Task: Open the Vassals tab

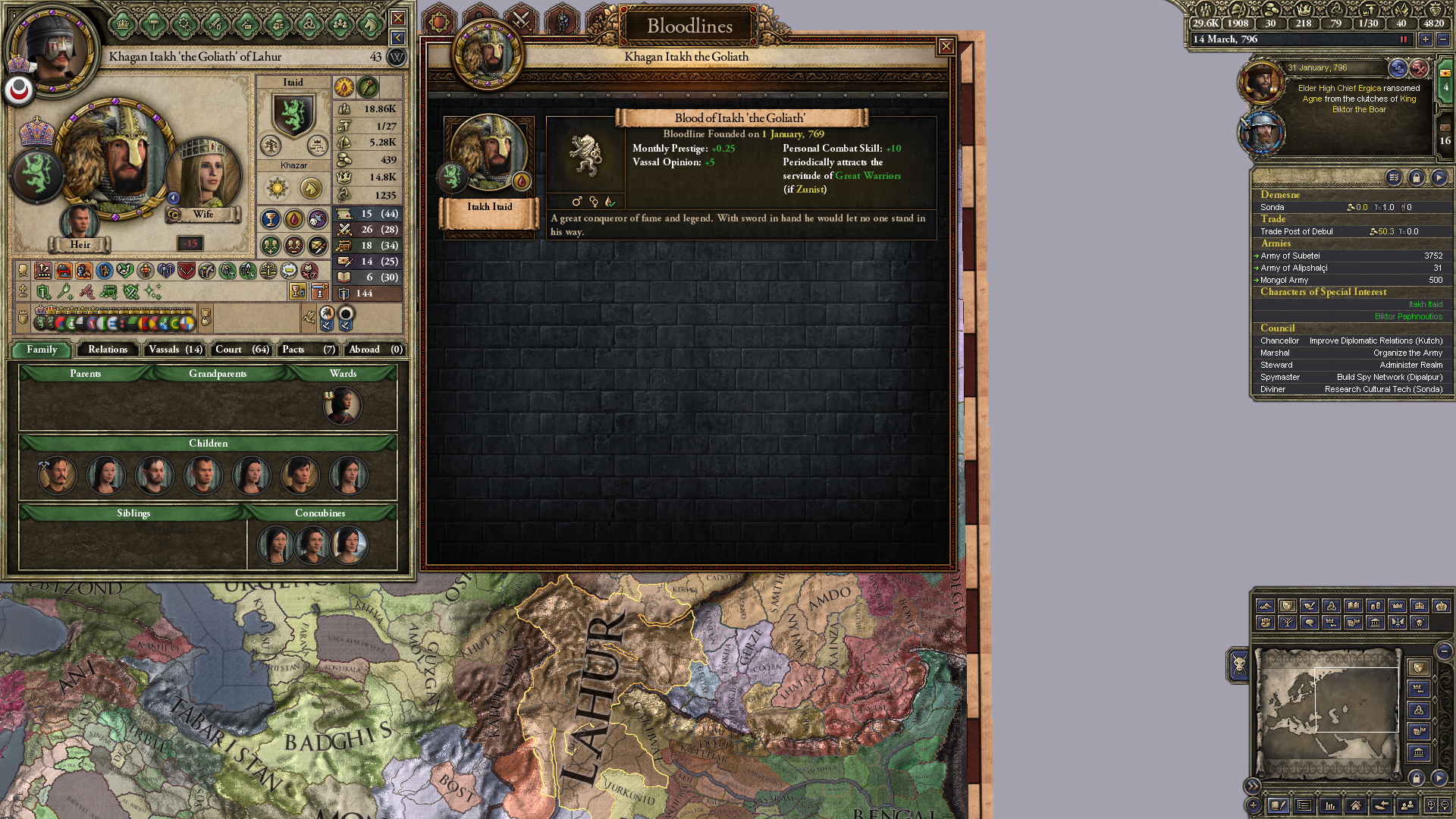Action: click(x=175, y=350)
